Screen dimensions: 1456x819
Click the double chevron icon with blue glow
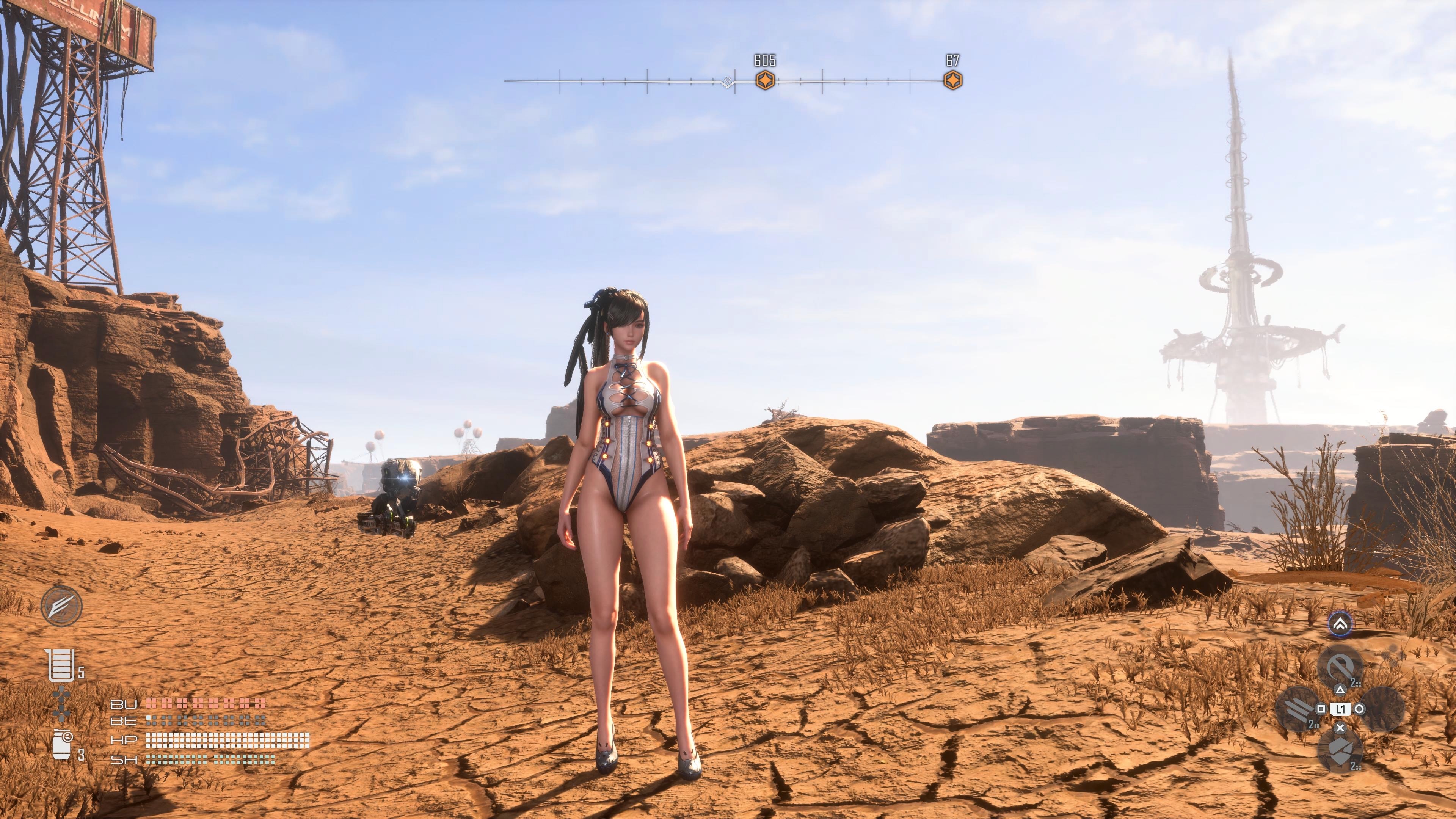tap(1340, 624)
